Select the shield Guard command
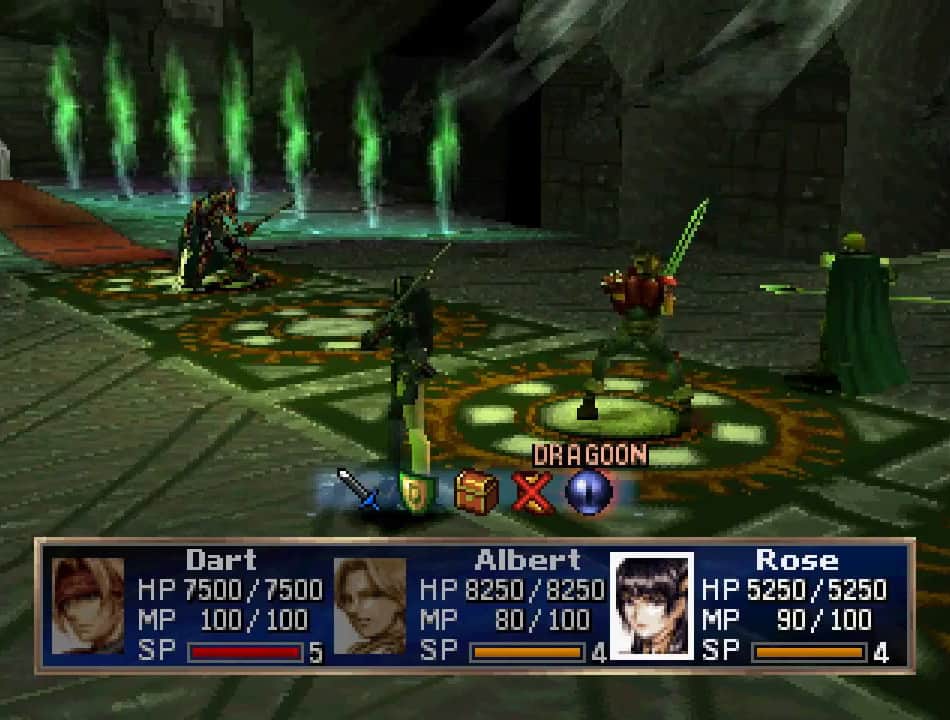Viewport: 950px width, 720px height. coord(417,491)
